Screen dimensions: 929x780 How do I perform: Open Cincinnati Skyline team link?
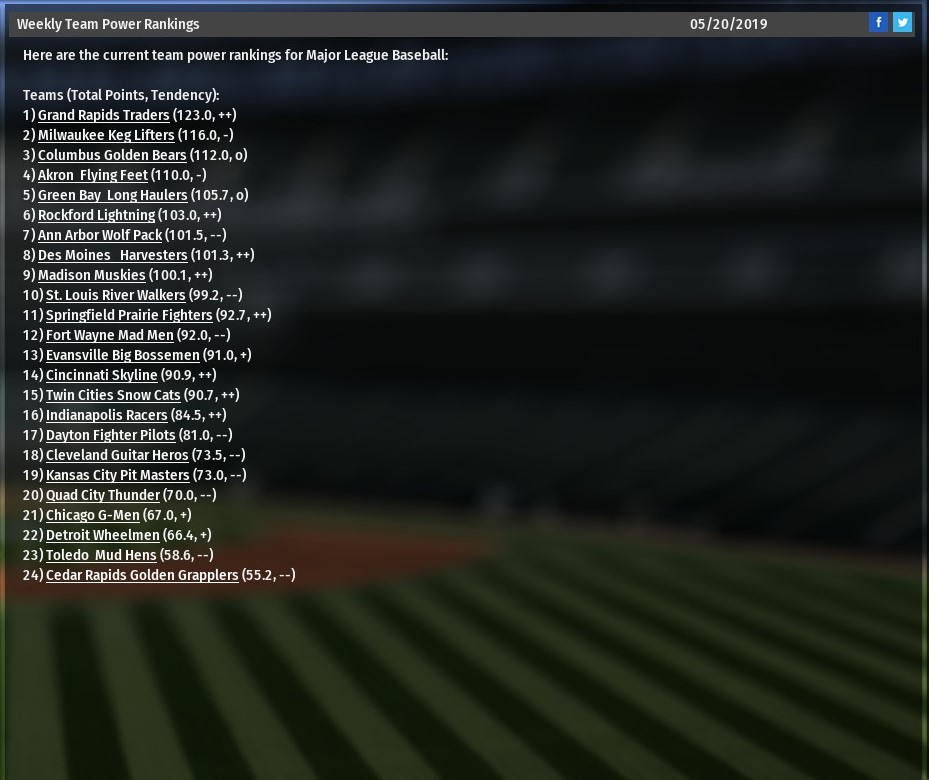pos(101,375)
